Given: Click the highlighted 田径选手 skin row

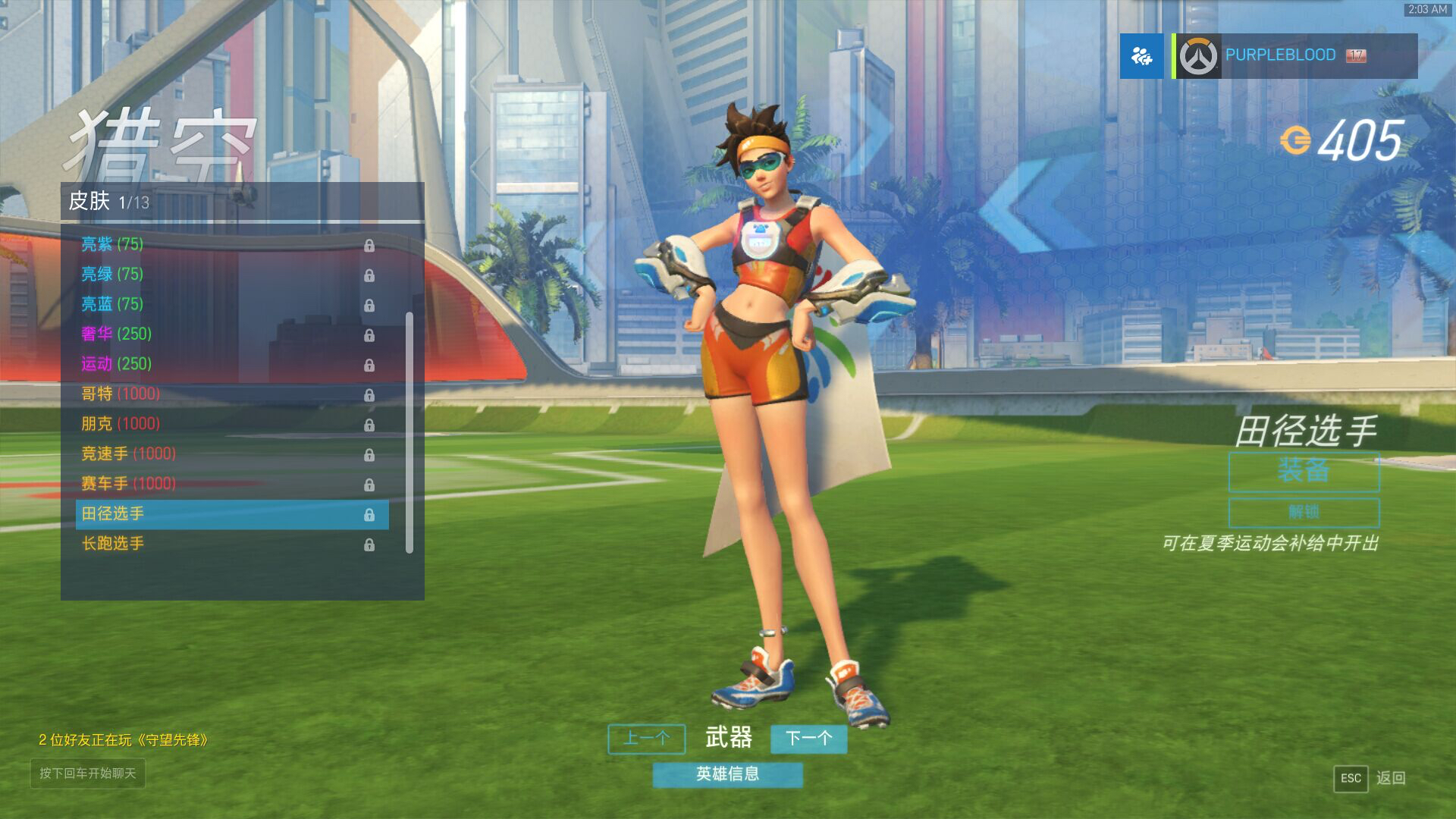Looking at the screenshot, I should pos(231,514).
